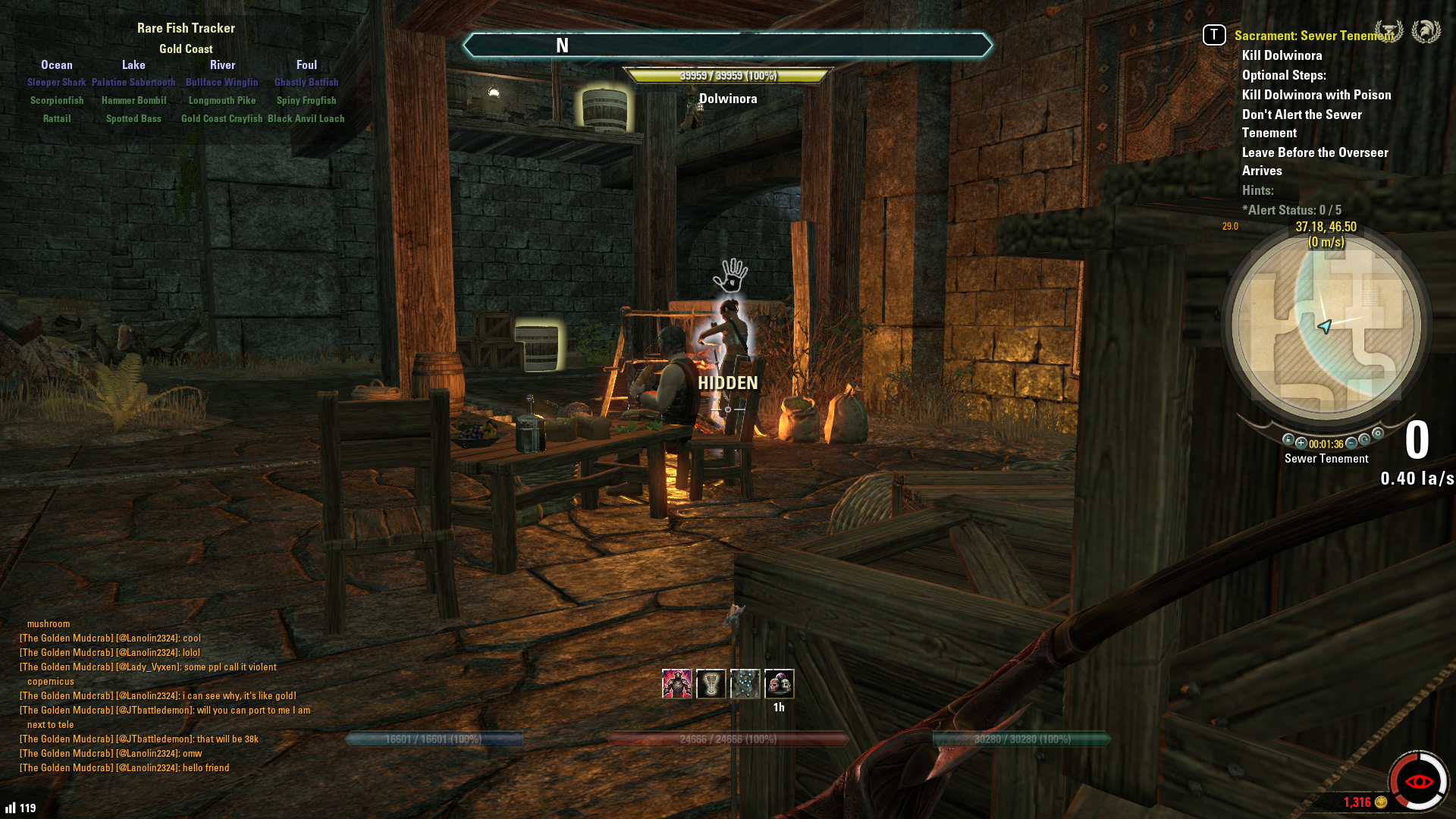Select the Rare Fish Tracker panel title
1456x819 pixels.
(x=186, y=28)
